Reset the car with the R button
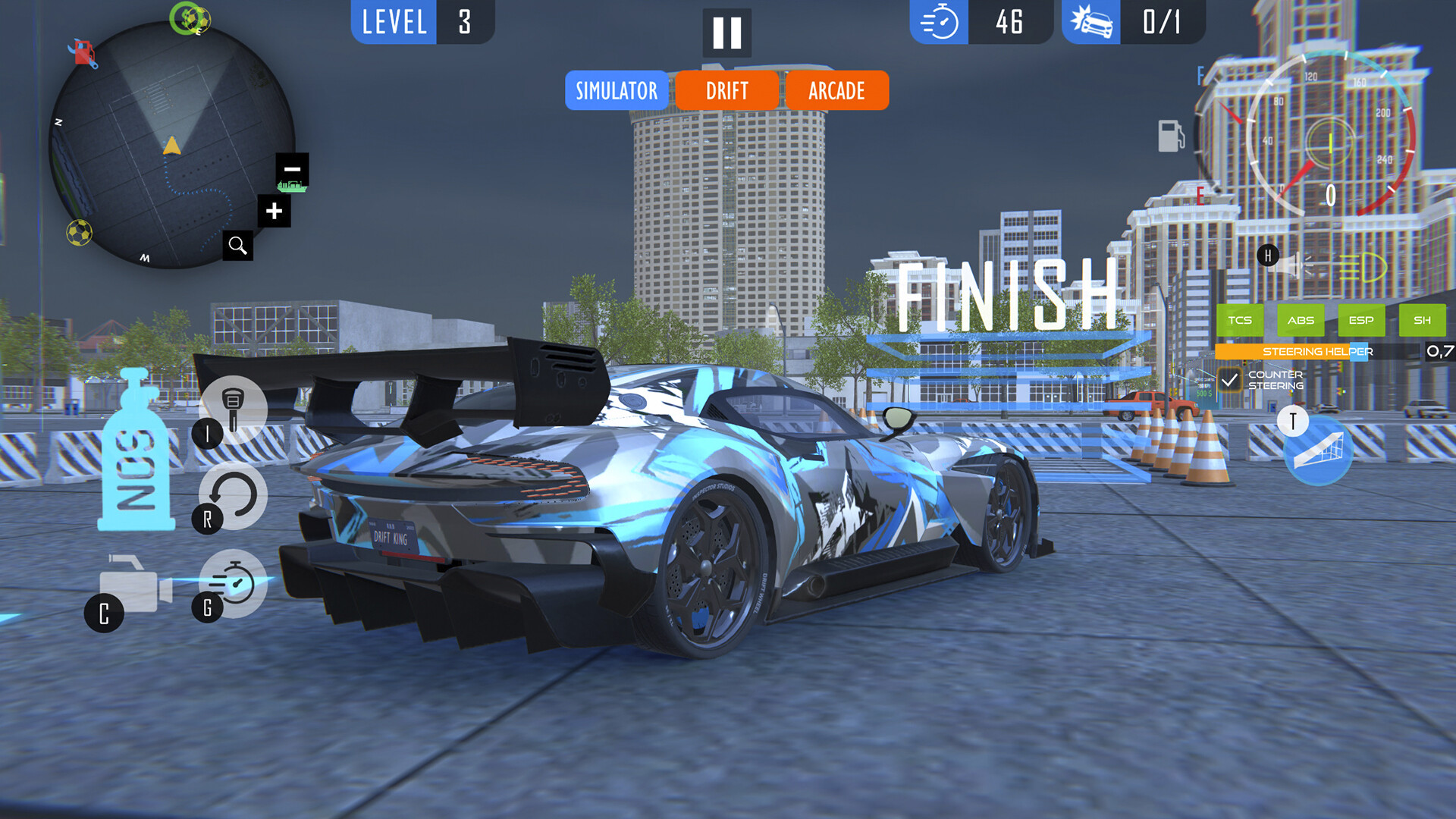The height and width of the screenshot is (819, 1456). [x=232, y=497]
